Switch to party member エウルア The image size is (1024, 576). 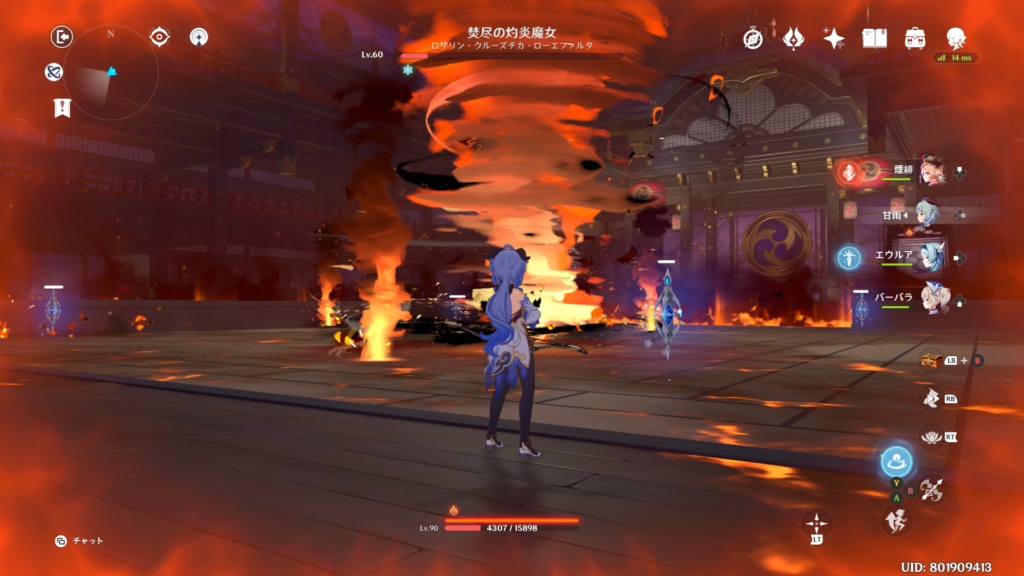pos(932,256)
